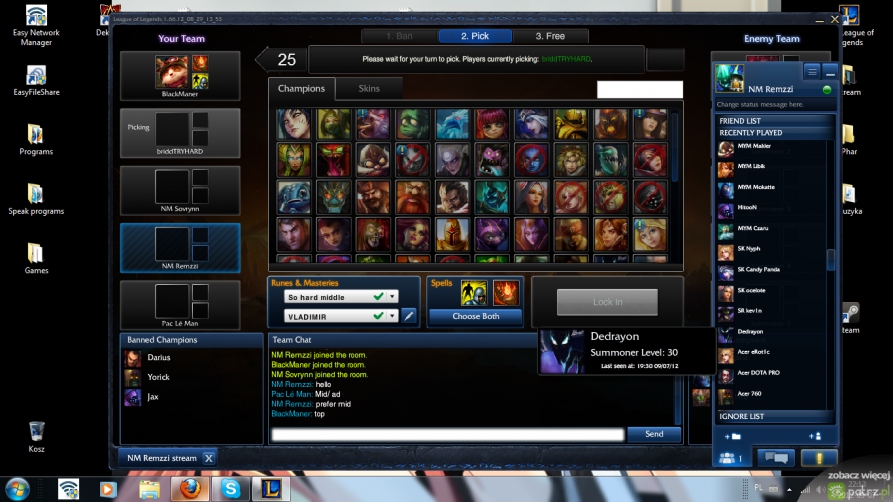Select the Flash summoner spell icon

pos(474,293)
